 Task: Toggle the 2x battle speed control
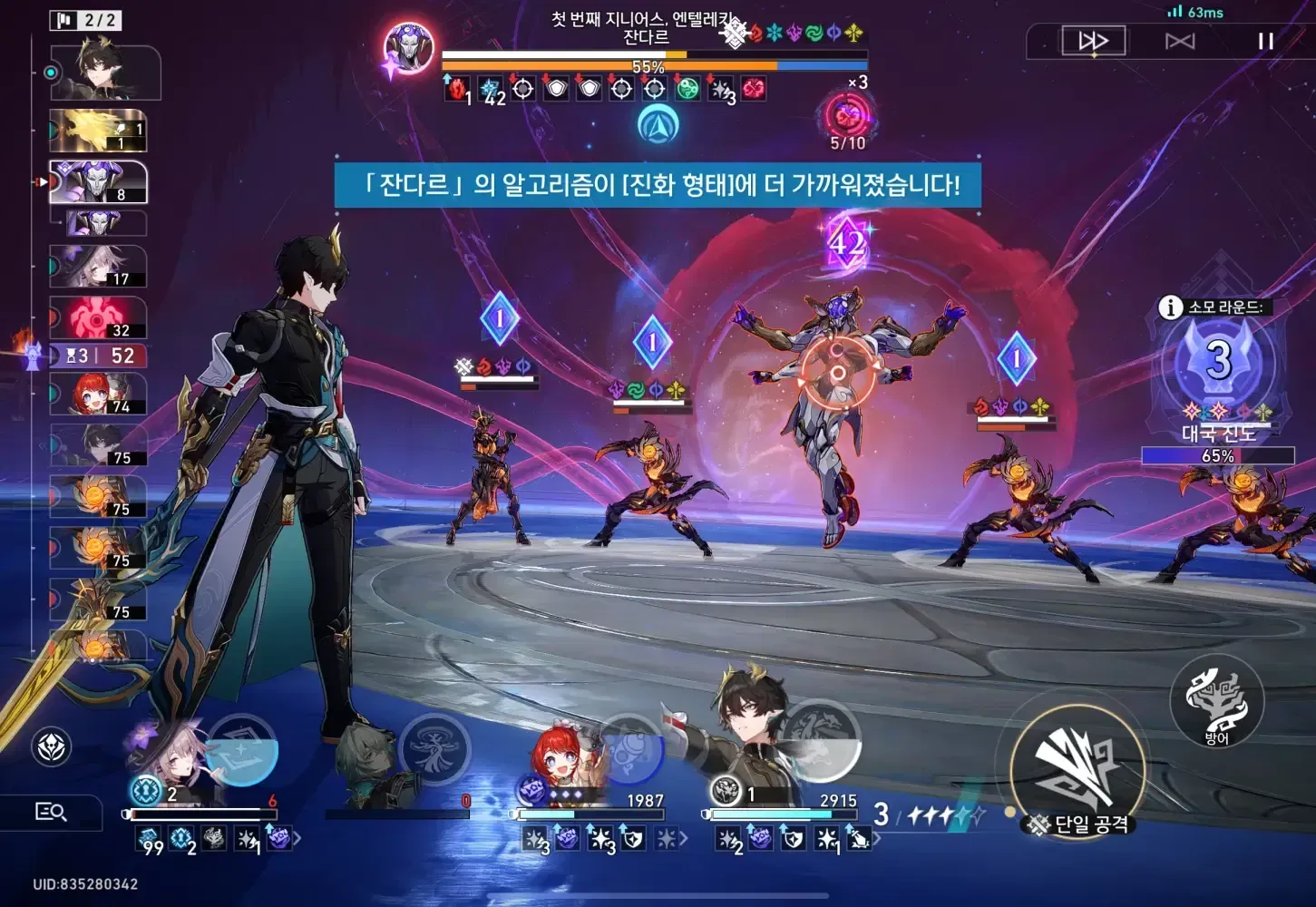[1094, 41]
